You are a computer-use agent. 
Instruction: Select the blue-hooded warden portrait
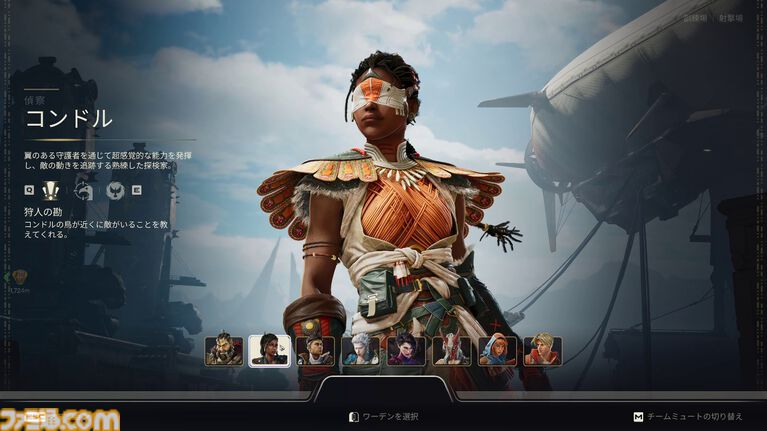(x=497, y=350)
